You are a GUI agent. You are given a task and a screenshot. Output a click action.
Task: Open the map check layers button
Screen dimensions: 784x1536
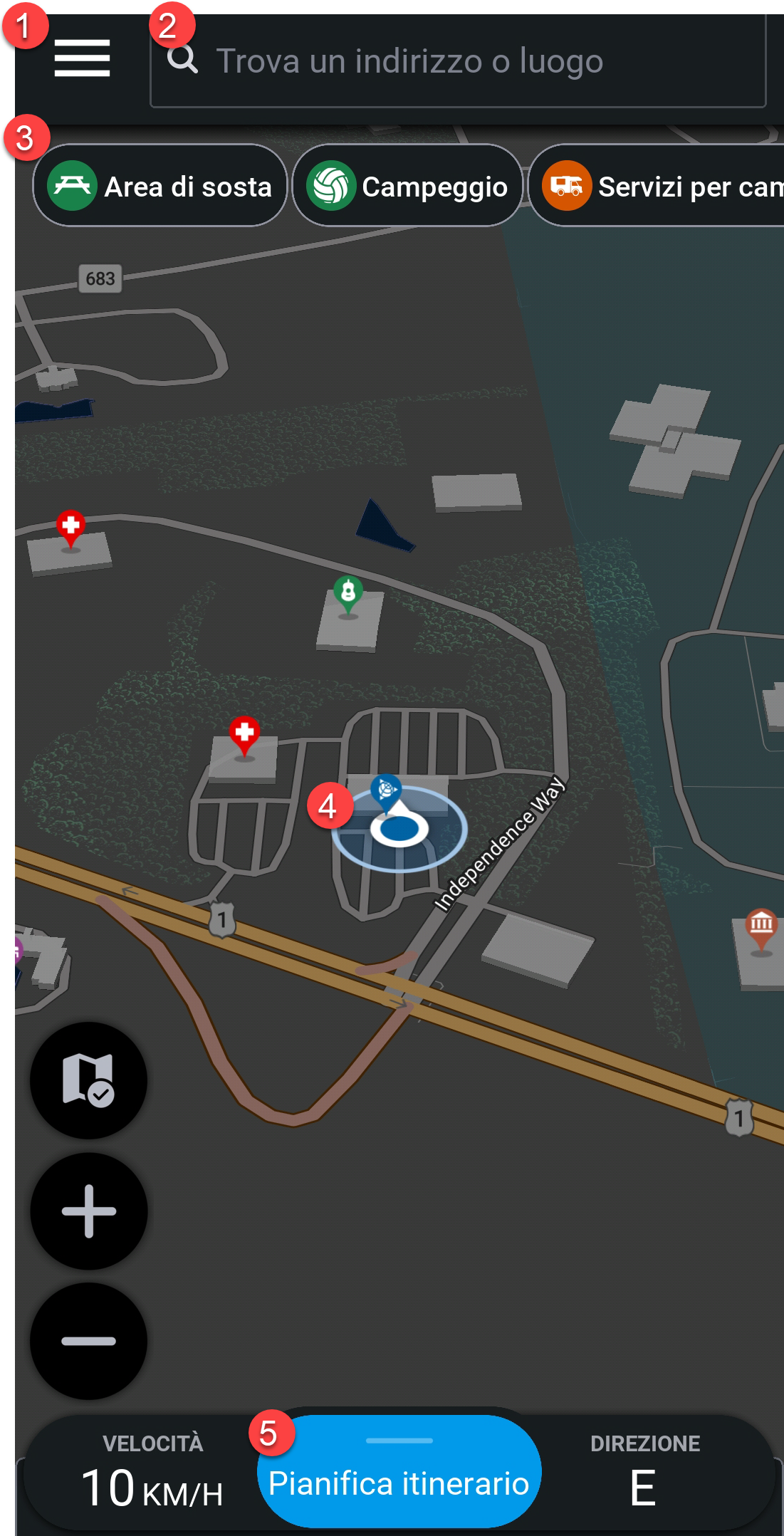[88, 1080]
